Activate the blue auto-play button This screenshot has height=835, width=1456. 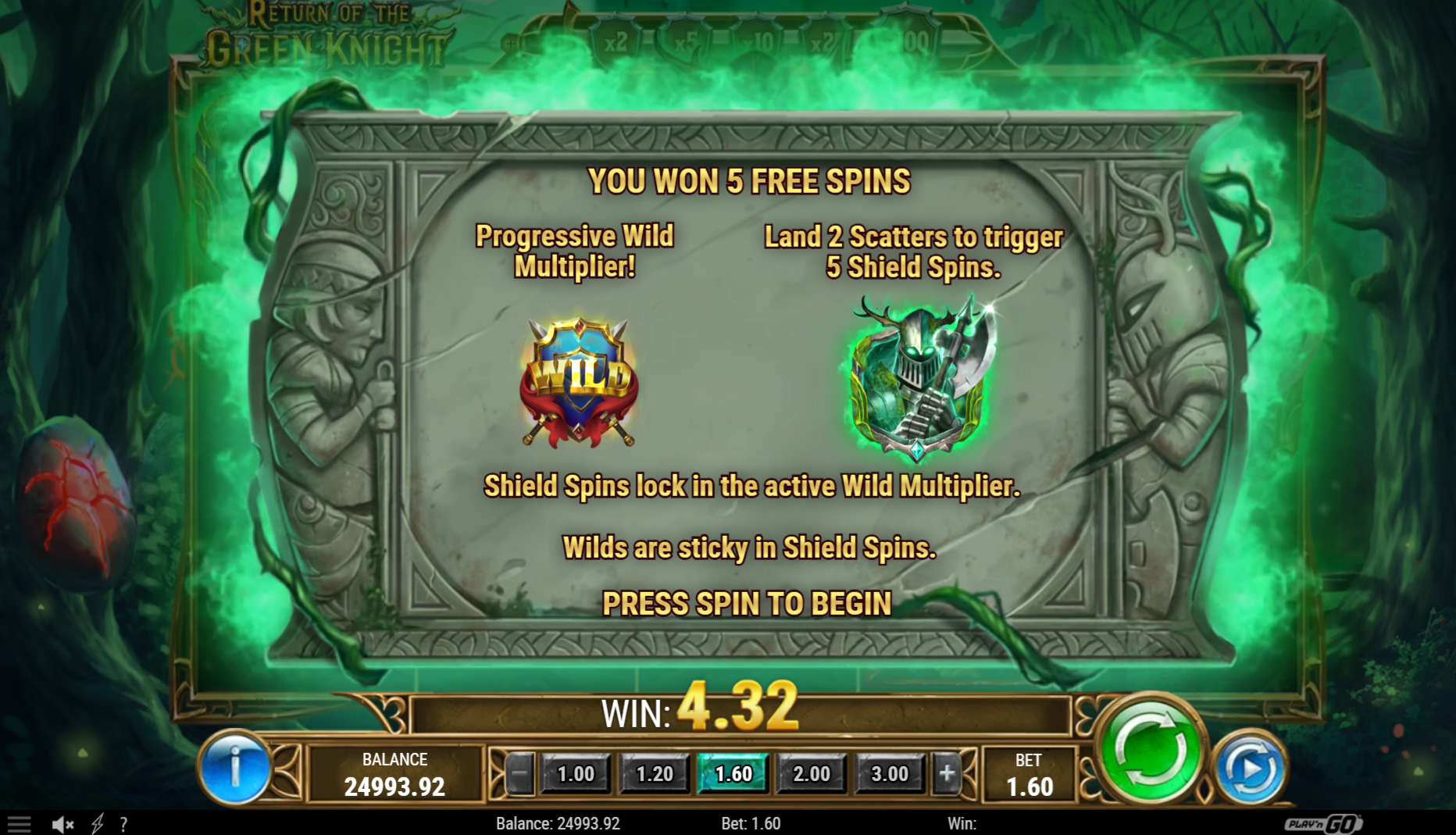tap(1250, 770)
